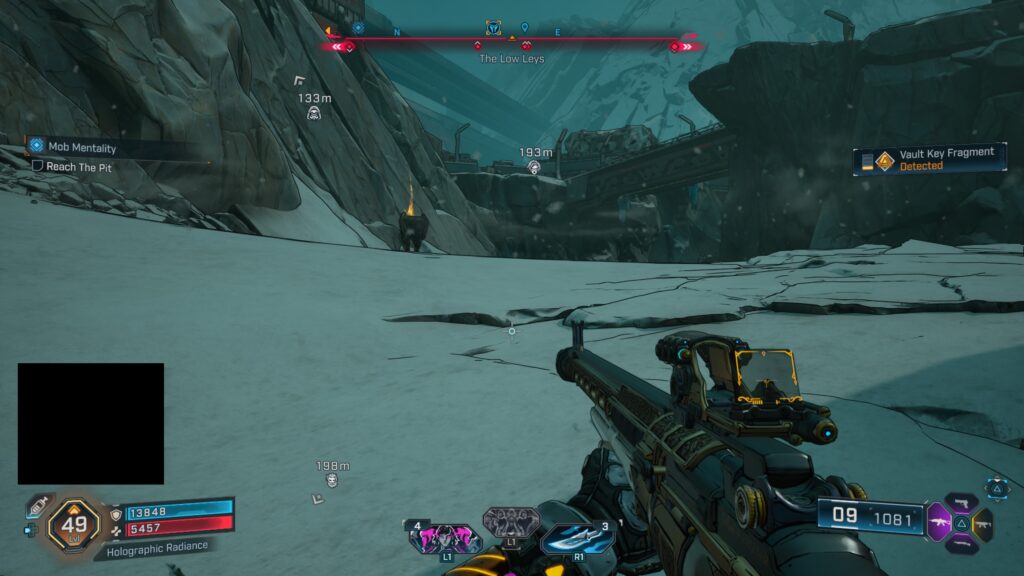1024x576 pixels.
Task: Select the Mob Mentality quest tracker
Action: pos(80,146)
